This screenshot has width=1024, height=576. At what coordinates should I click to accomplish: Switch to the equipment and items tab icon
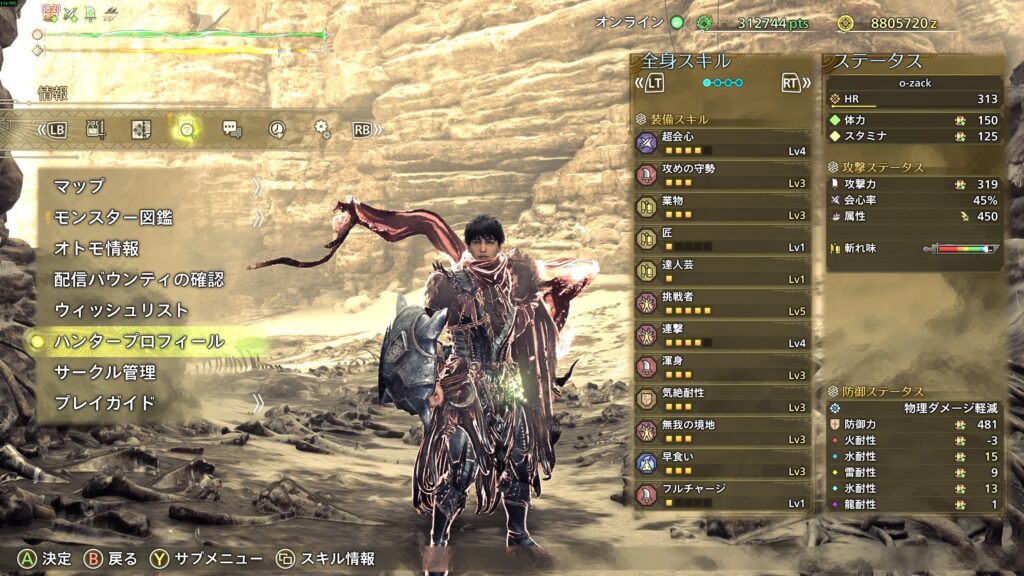point(97,129)
